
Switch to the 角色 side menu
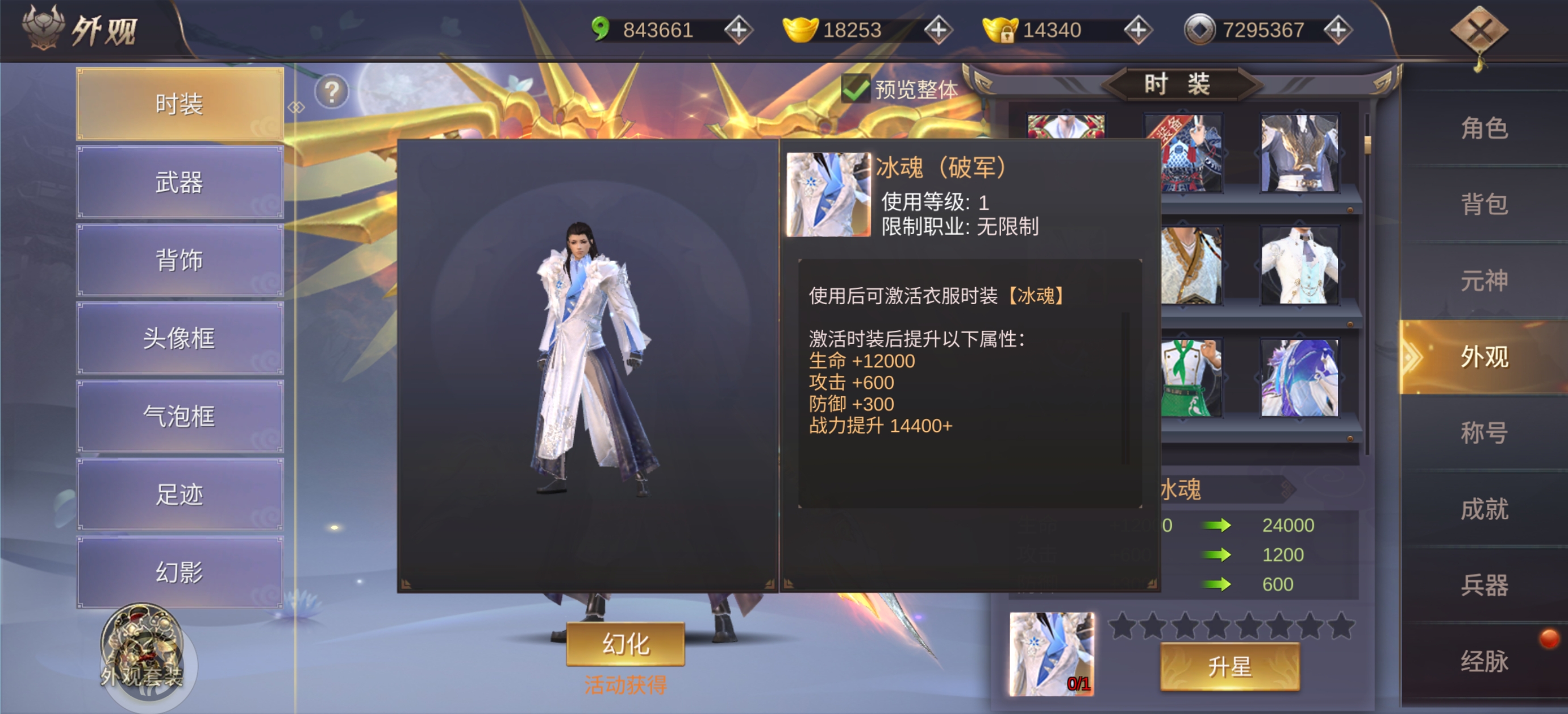click(1484, 128)
